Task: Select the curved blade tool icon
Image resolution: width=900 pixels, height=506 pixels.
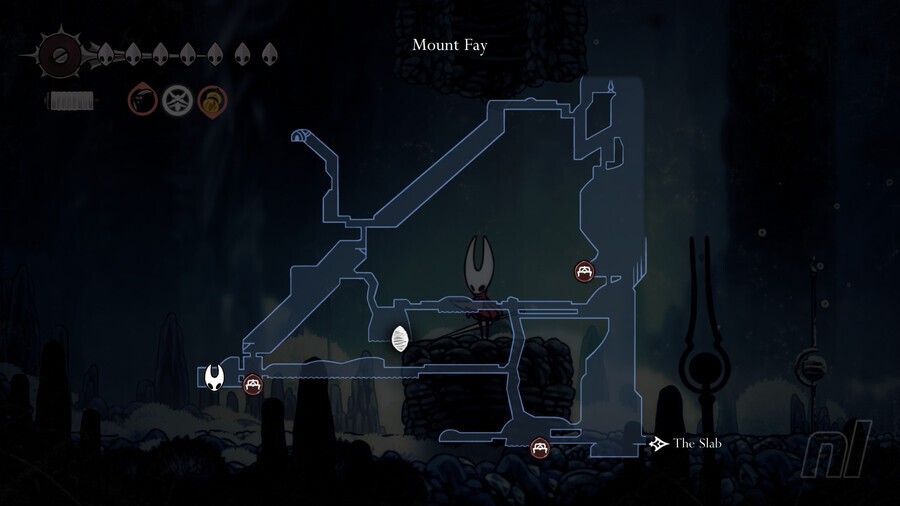Action: tap(142, 100)
